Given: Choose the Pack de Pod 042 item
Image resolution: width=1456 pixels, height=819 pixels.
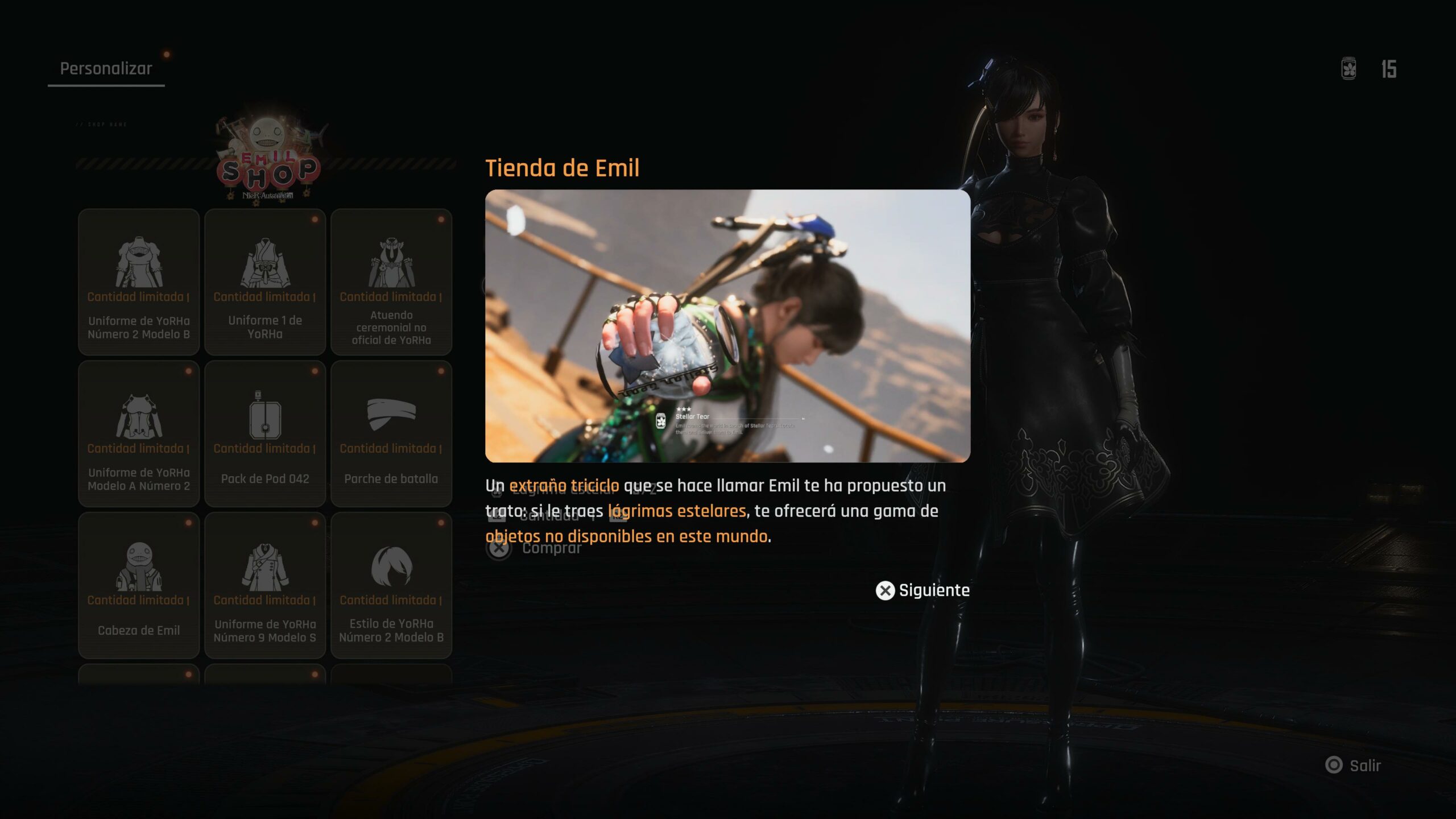Looking at the screenshot, I should (265, 433).
